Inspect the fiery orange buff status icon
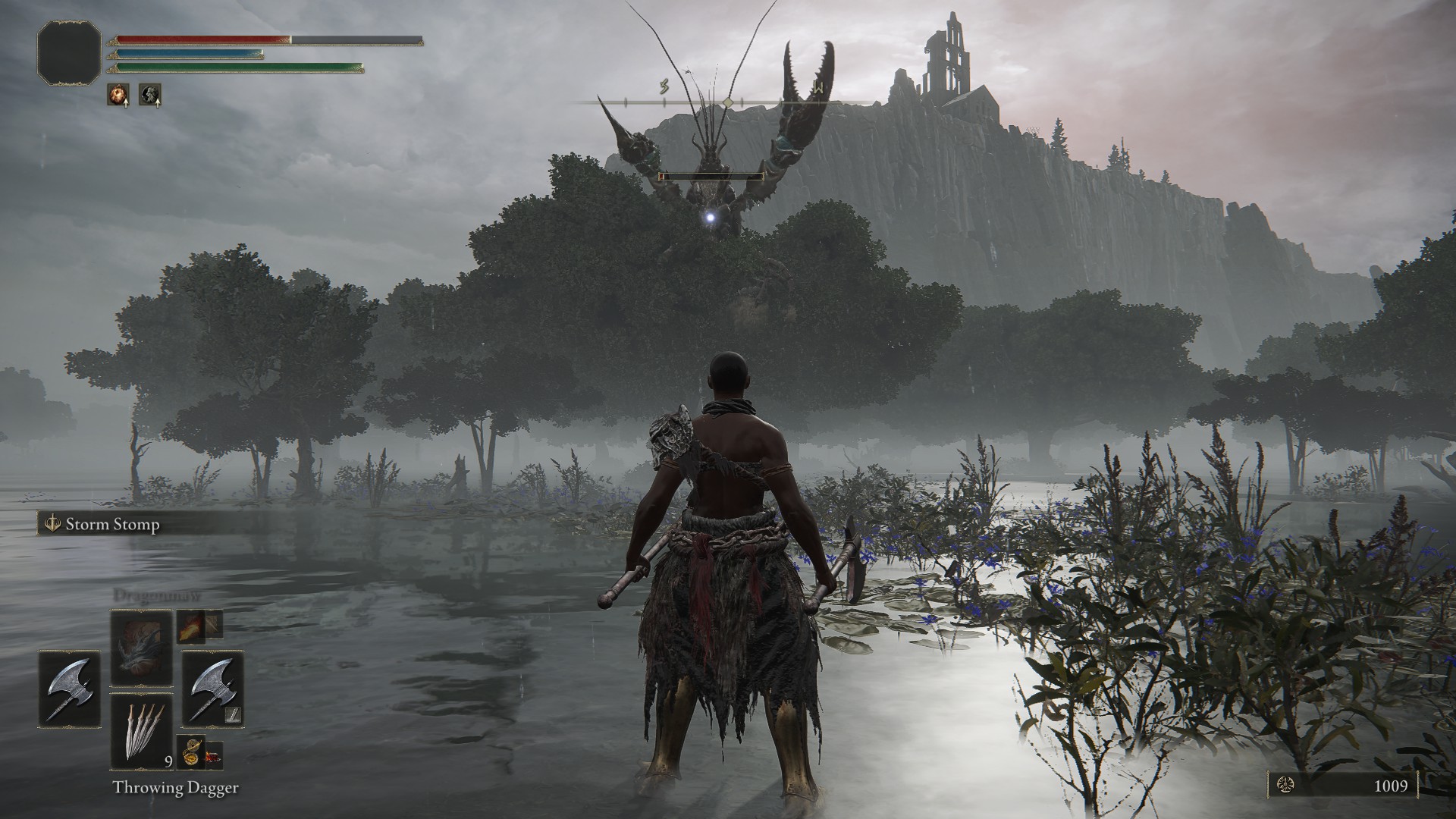 118,95
